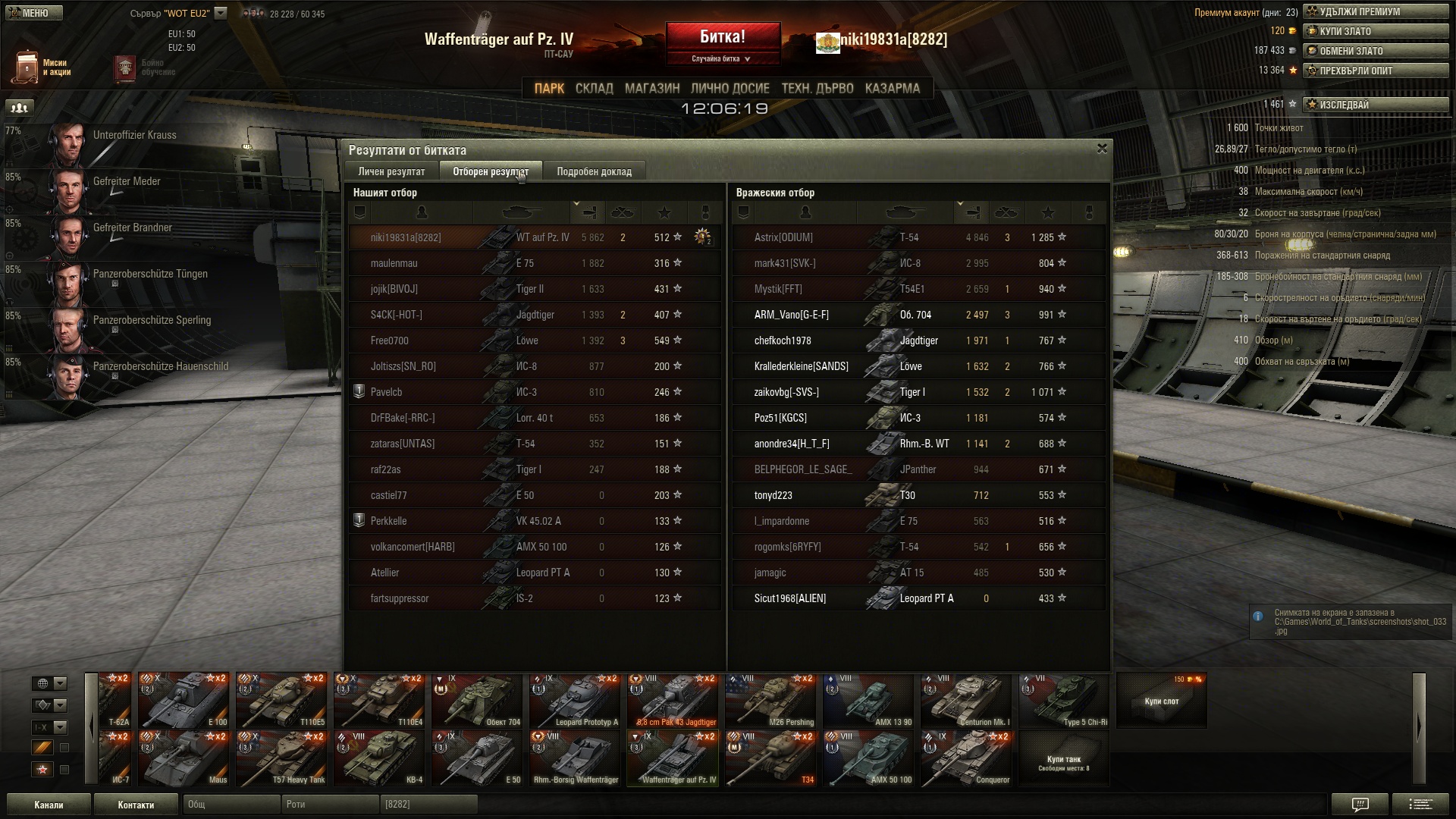
Task: Open the Контакти contacts list
Action: coord(136,805)
